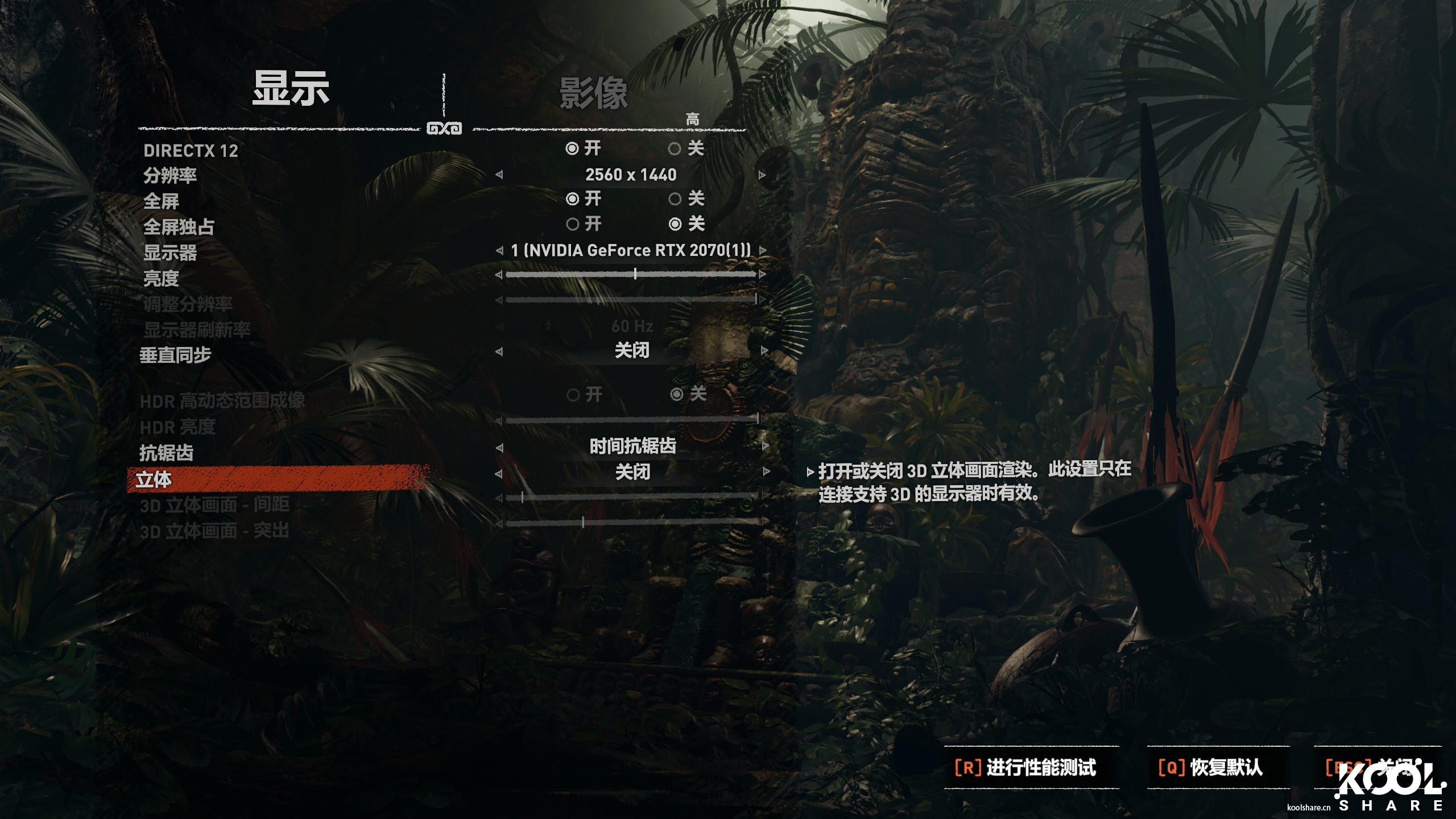
Task: Adjust the 亮度 slider handle
Action: (635, 274)
